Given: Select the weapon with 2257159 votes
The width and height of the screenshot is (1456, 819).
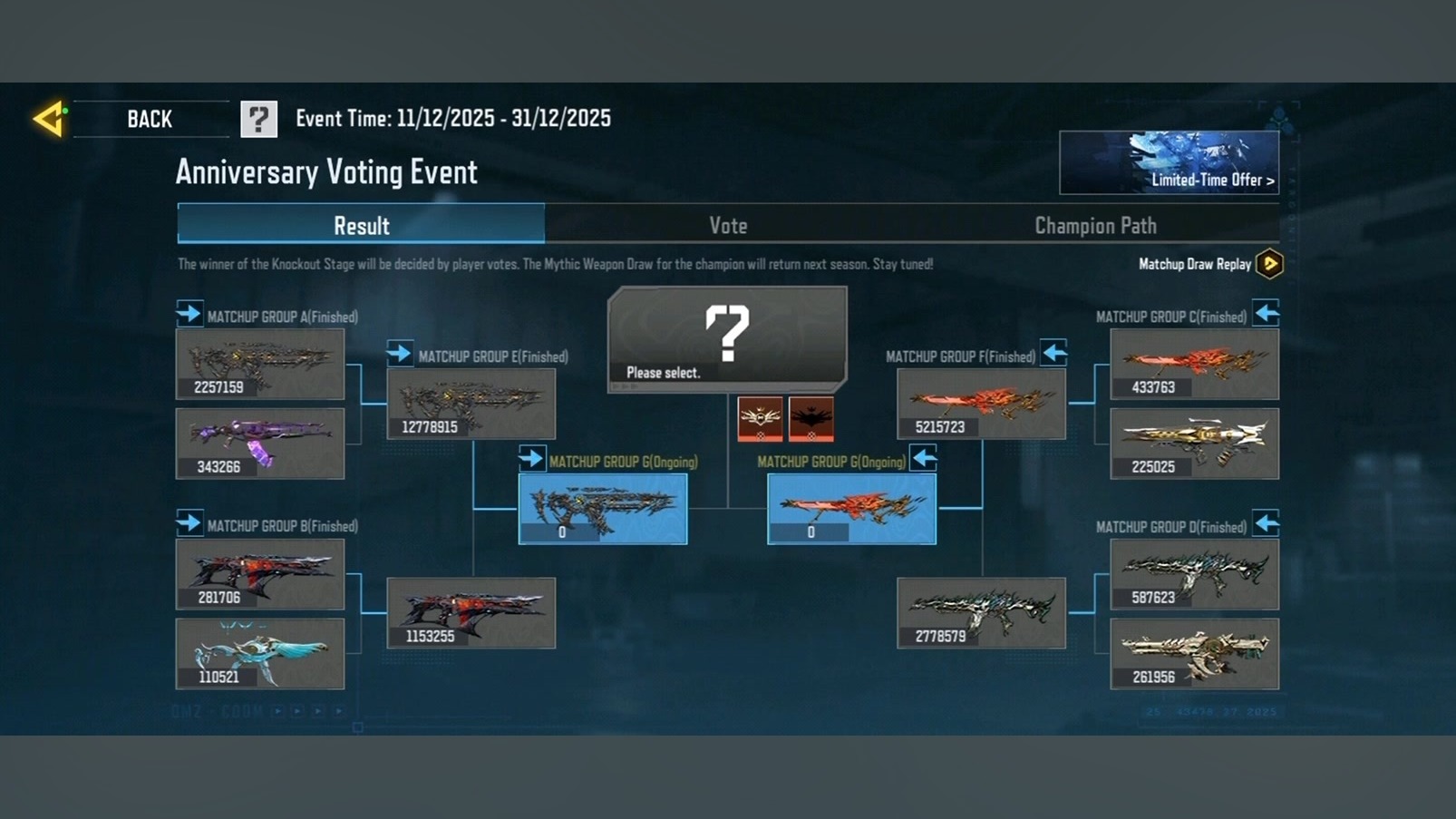Looking at the screenshot, I should 260,364.
